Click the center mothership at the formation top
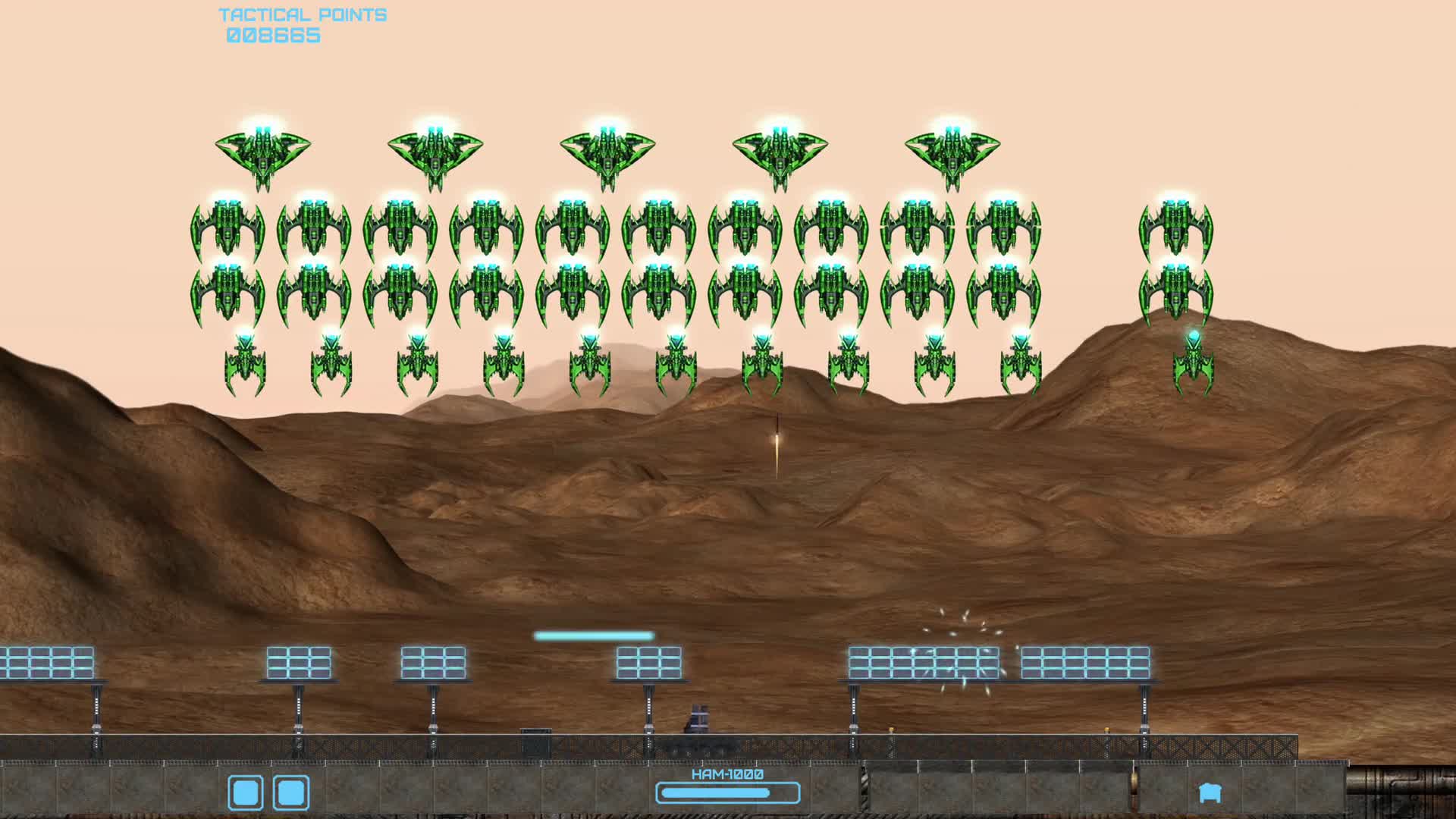Image resolution: width=1456 pixels, height=819 pixels. (607, 152)
